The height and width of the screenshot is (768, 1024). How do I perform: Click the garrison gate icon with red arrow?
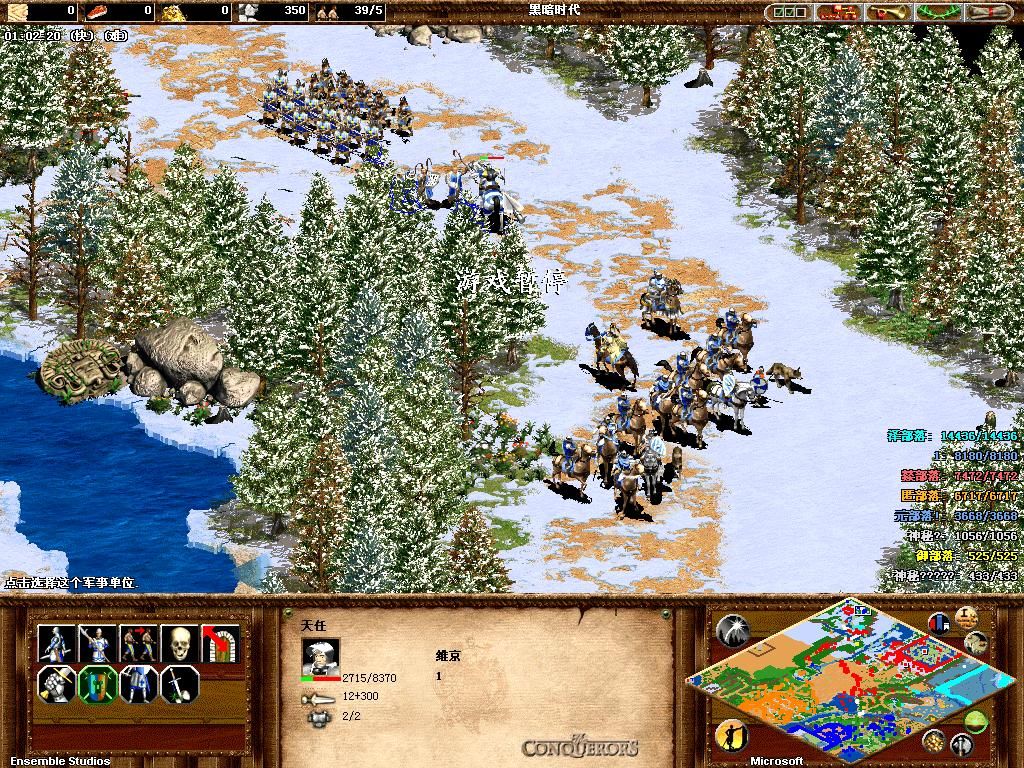click(220, 643)
